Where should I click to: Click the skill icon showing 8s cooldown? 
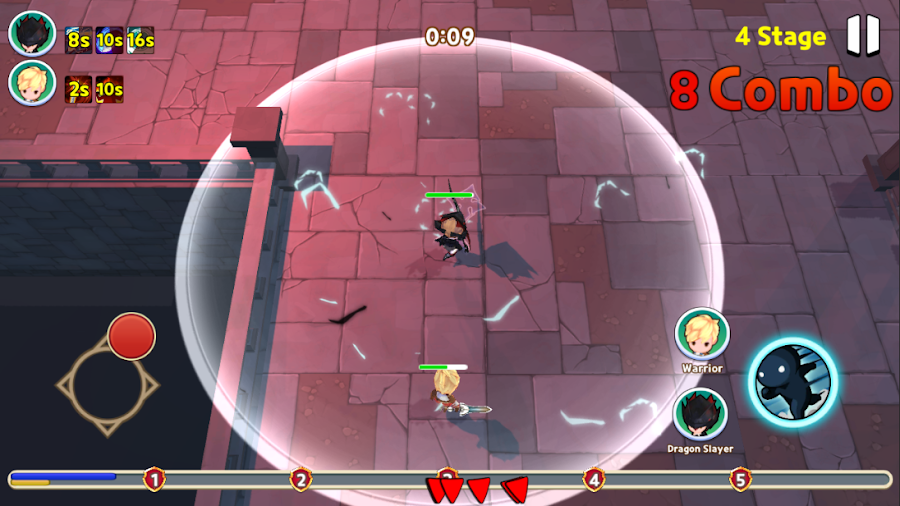78,40
